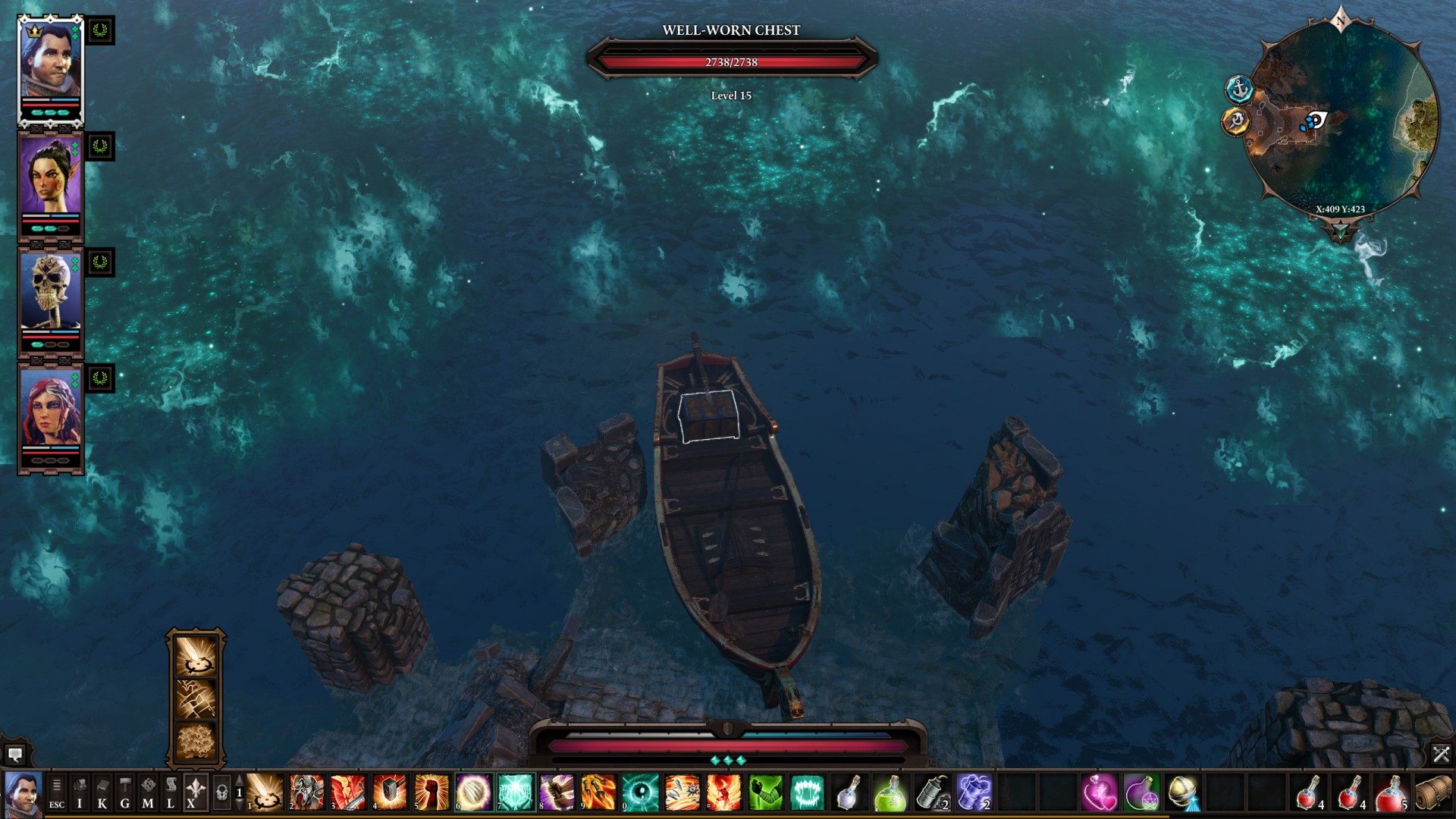
Task: Open the journal scroll L button
Action: point(171,792)
